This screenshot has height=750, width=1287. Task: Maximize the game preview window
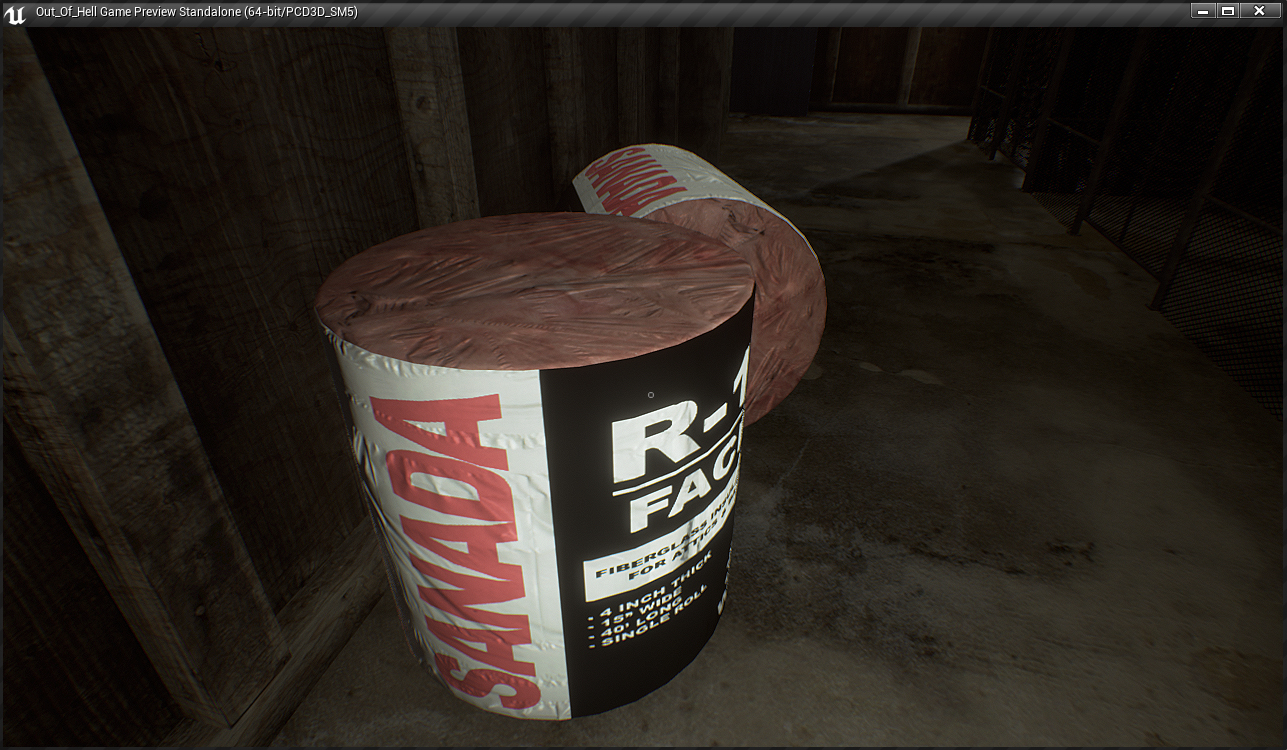[1228, 11]
